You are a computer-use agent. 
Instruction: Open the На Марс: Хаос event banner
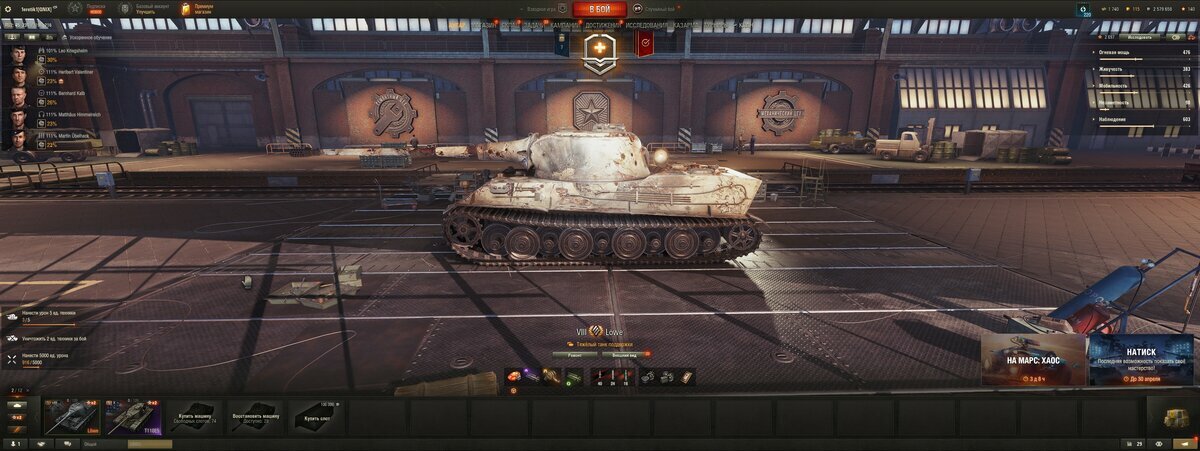click(x=1033, y=360)
